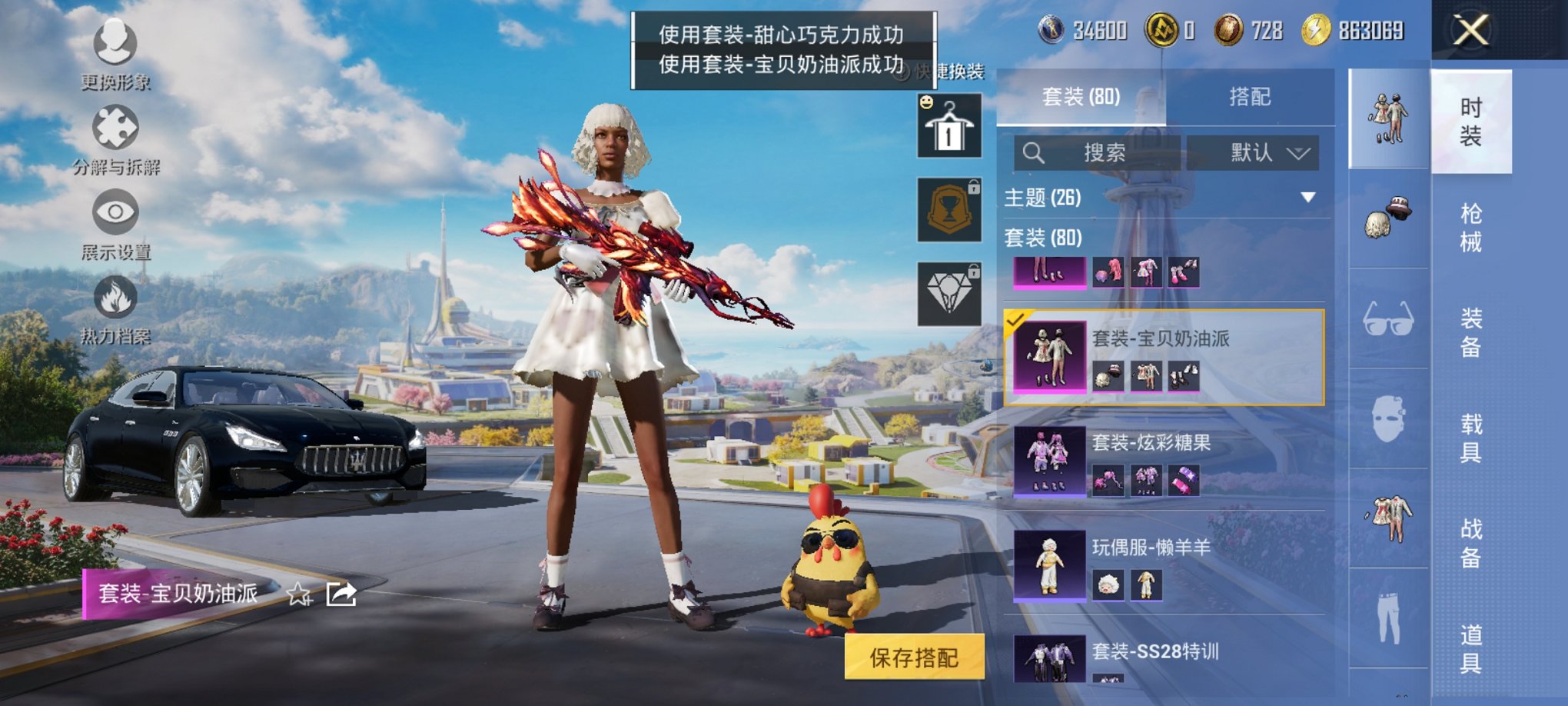Open 展示设置 via the eye icon
This screenshot has width=1568, height=706.
click(114, 211)
